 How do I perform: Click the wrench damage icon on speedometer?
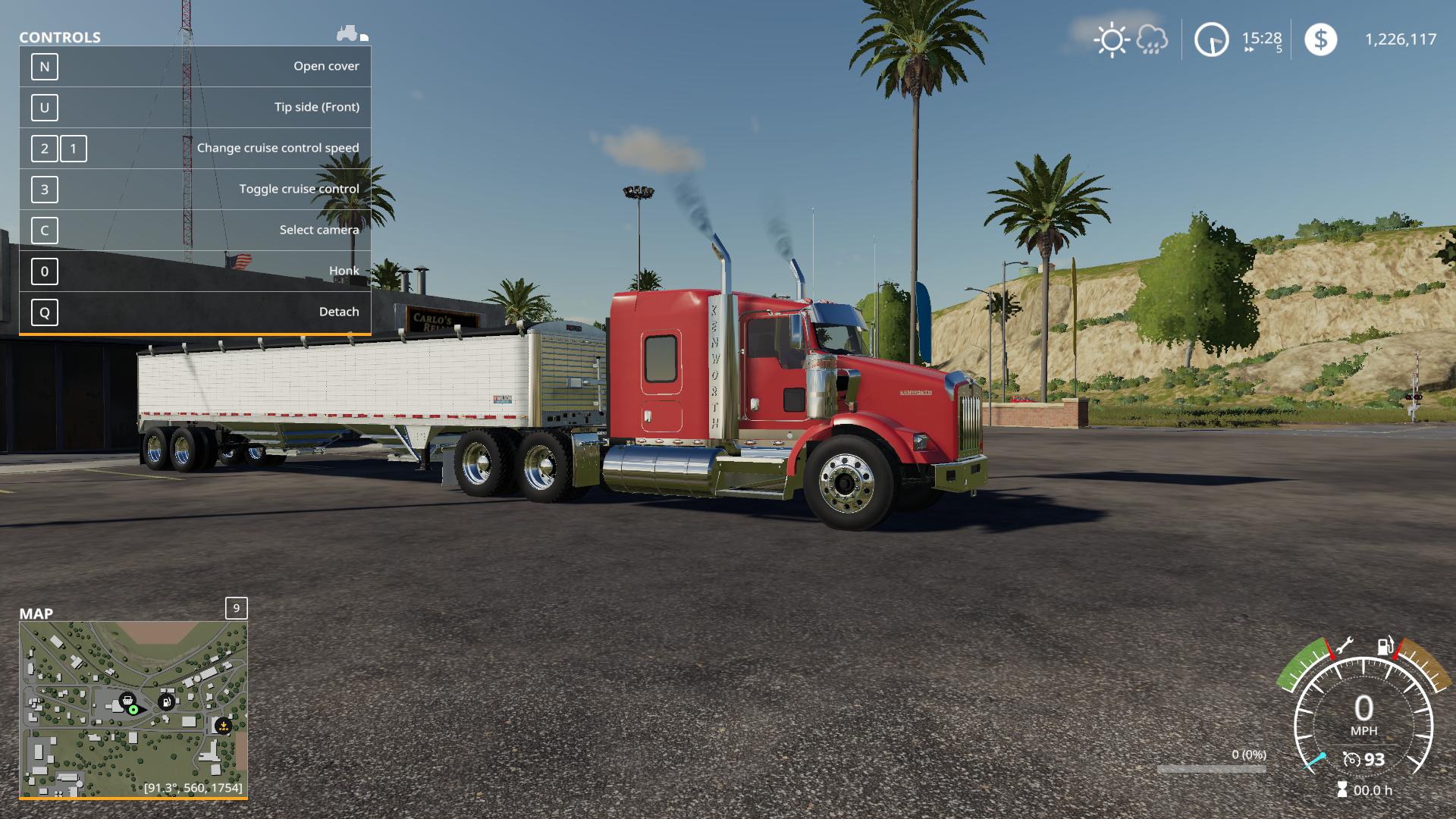[x=1343, y=646]
